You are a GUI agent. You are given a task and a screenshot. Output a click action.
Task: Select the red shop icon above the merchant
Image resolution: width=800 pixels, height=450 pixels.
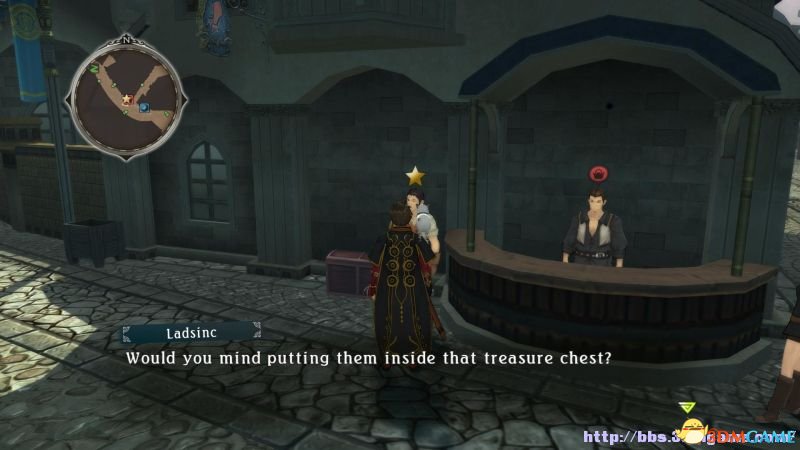600,171
